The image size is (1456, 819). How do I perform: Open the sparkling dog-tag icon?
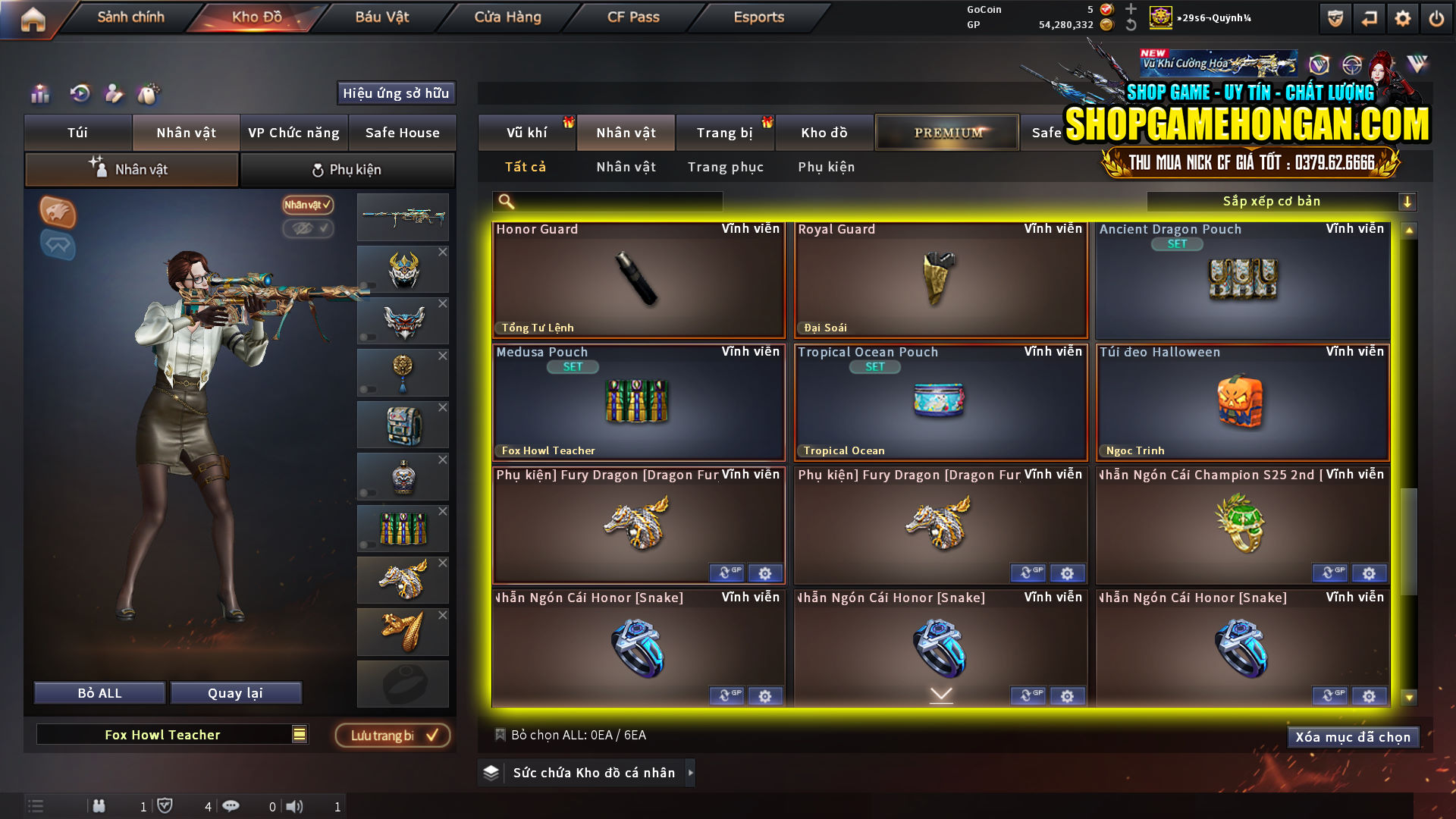pyautogui.click(x=149, y=93)
